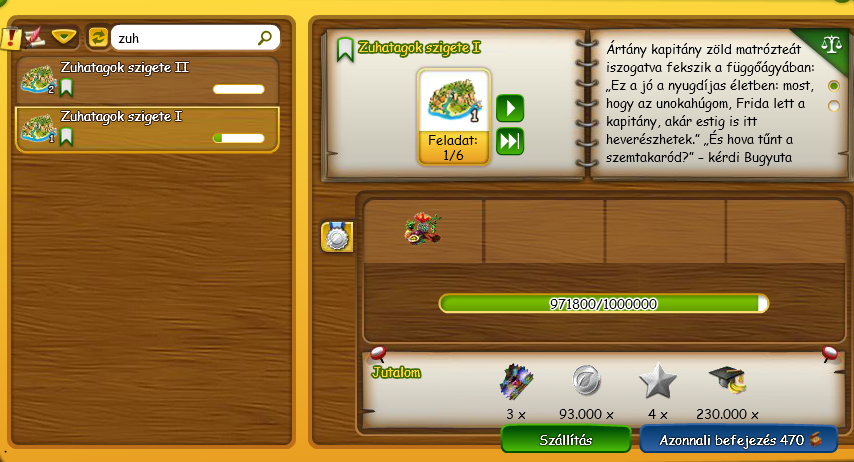Activate the yellow refresh arrows button
Viewport: 854px width, 462px height.
[x=98, y=38]
